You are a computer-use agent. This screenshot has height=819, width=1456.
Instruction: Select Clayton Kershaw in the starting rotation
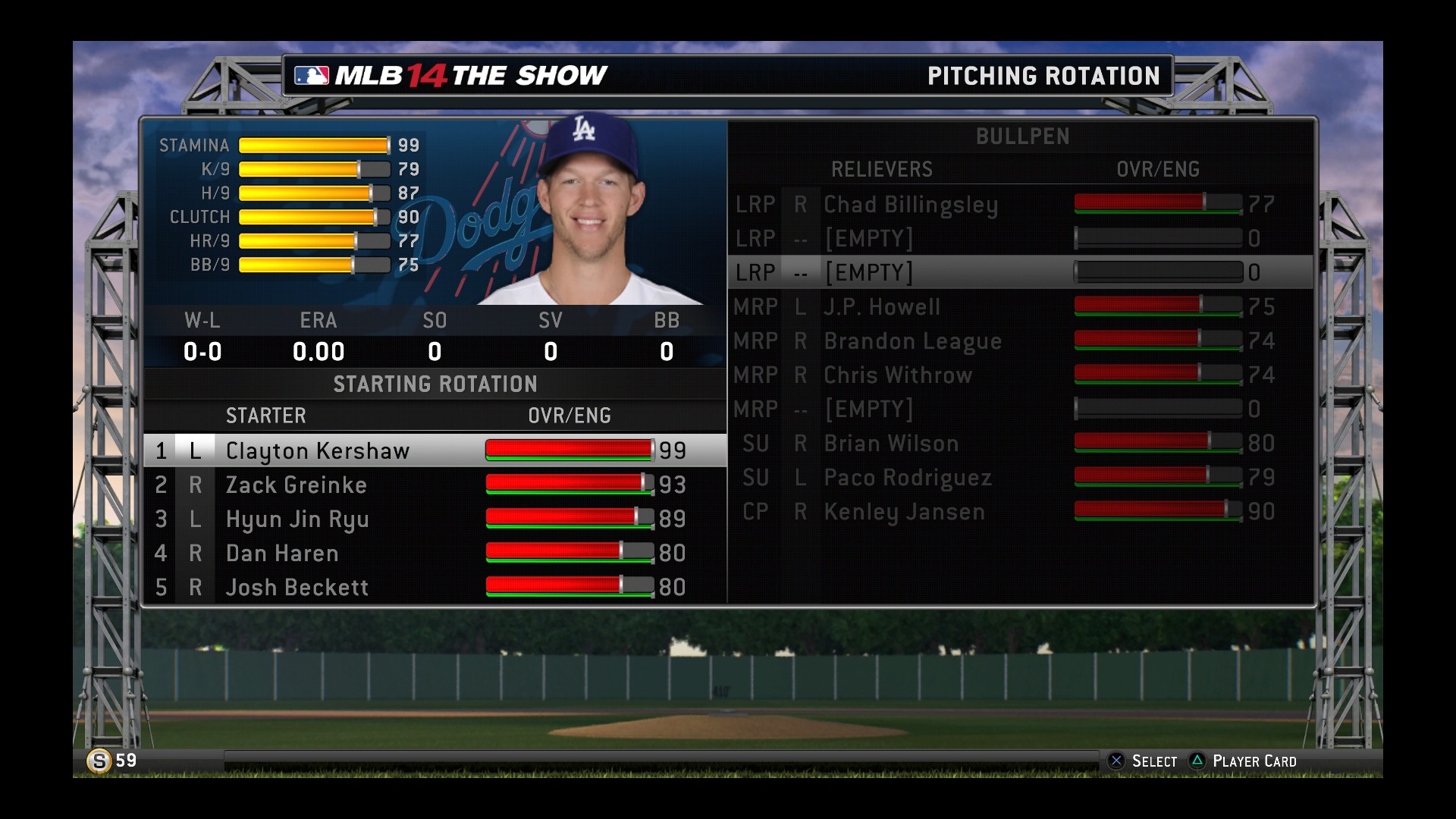318,450
